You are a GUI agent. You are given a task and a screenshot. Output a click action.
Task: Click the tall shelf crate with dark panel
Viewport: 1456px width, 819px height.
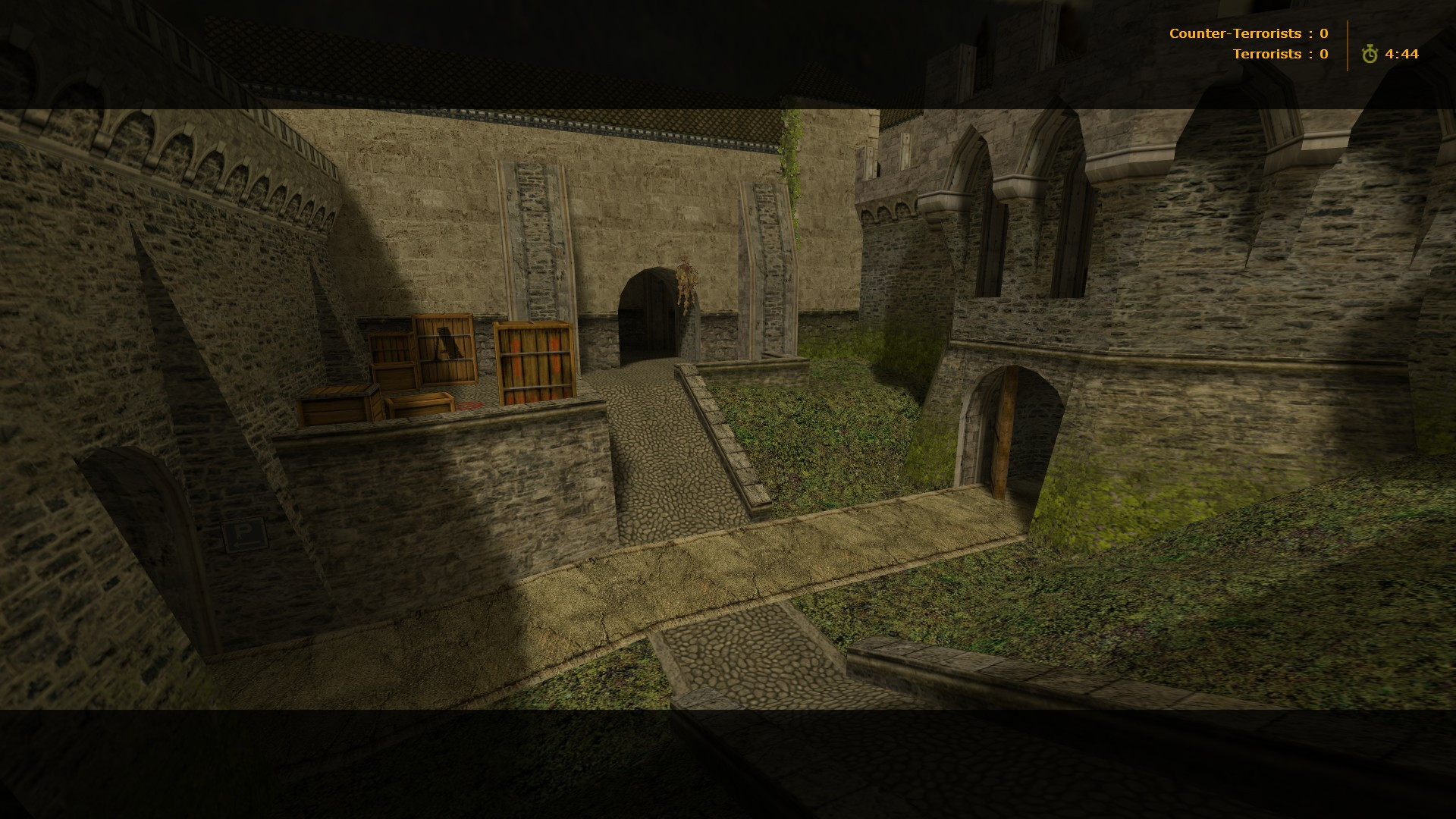444,349
